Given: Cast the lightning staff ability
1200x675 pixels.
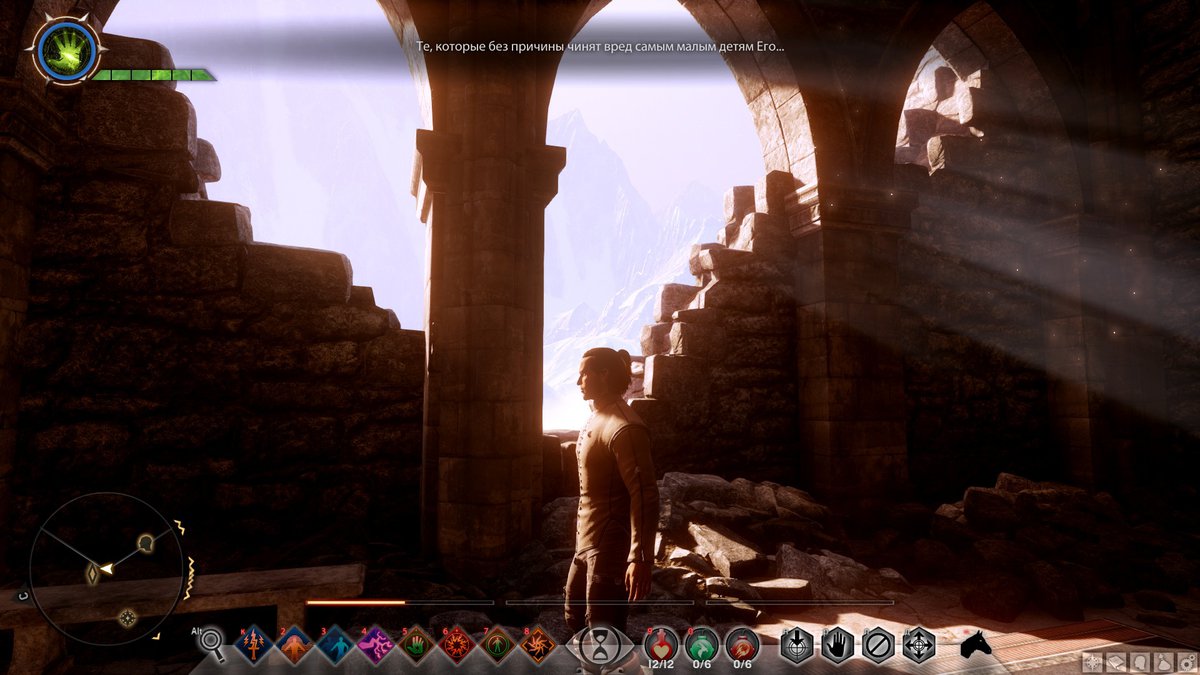Looking at the screenshot, I should click(254, 646).
